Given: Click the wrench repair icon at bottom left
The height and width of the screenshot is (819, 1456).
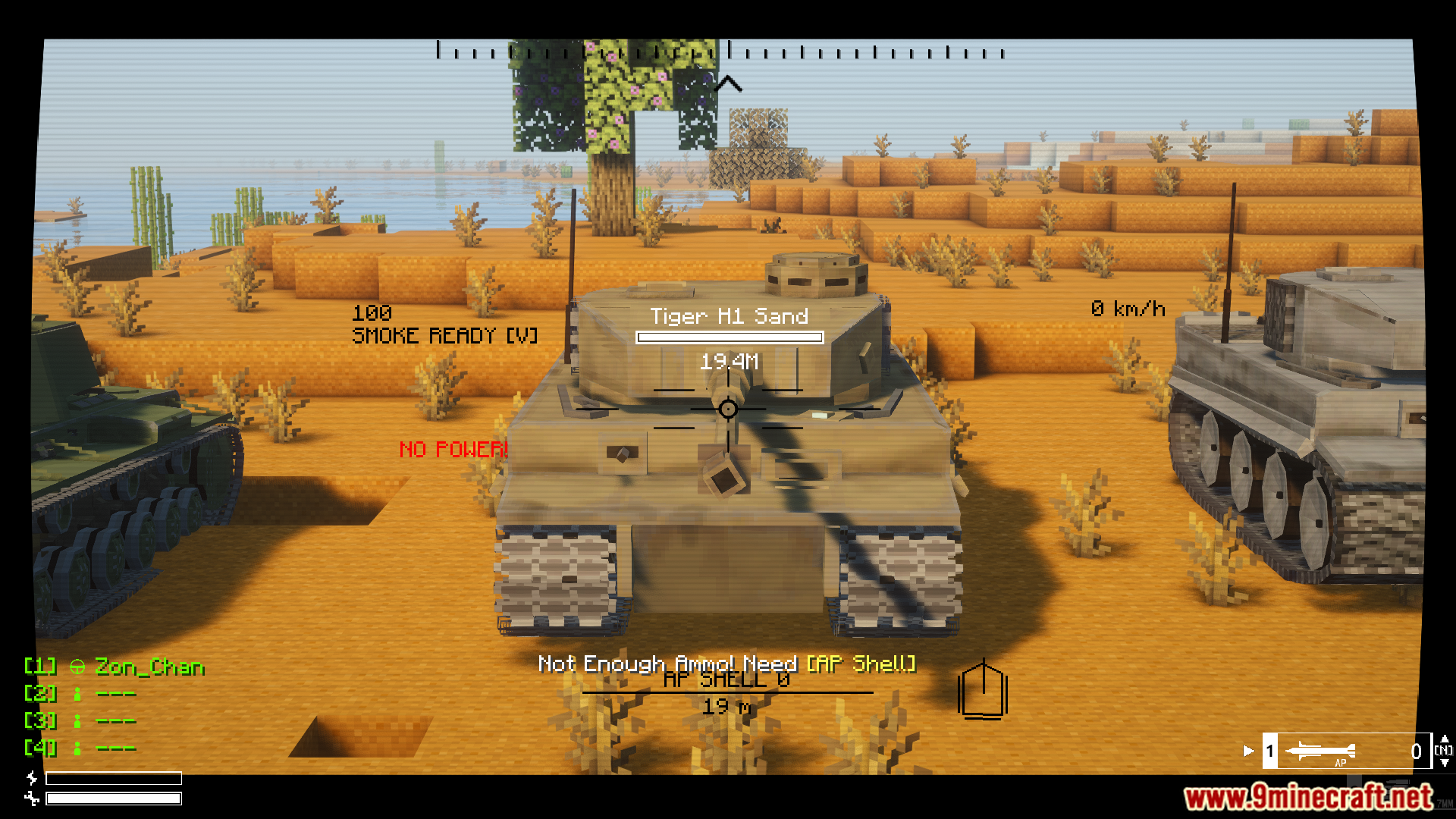Looking at the screenshot, I should coord(31,797).
